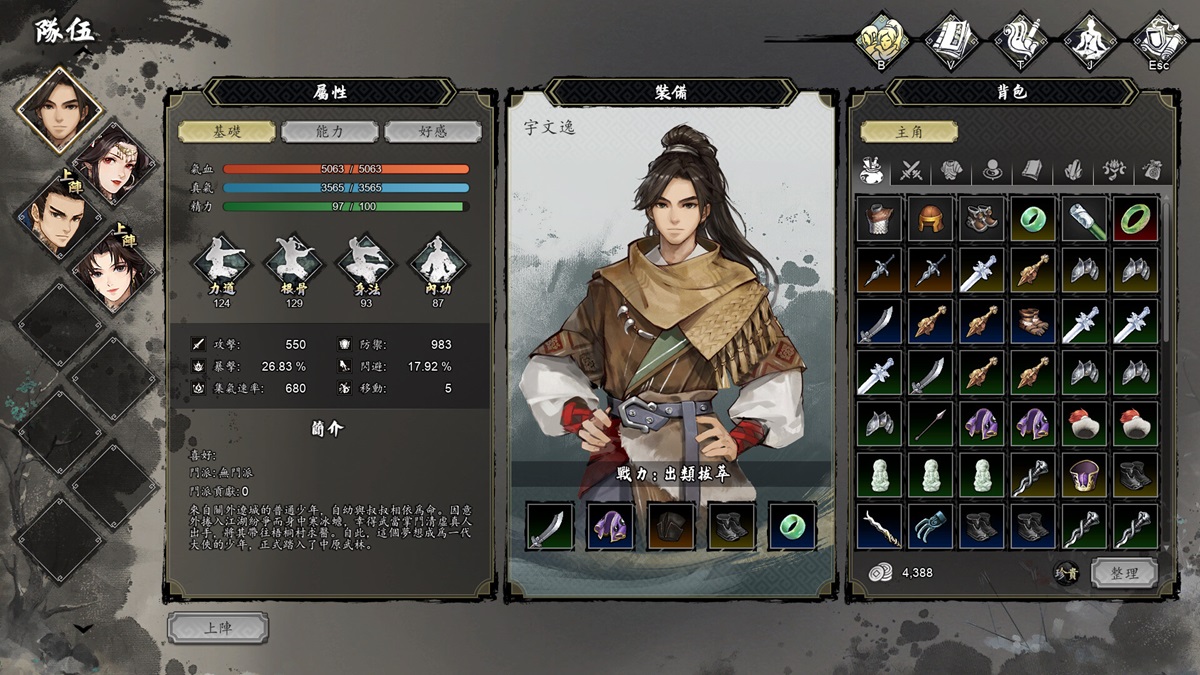Image resolution: width=1200 pixels, height=675 pixels.
Task: Show armor clothing category in backpack
Action: point(952,170)
